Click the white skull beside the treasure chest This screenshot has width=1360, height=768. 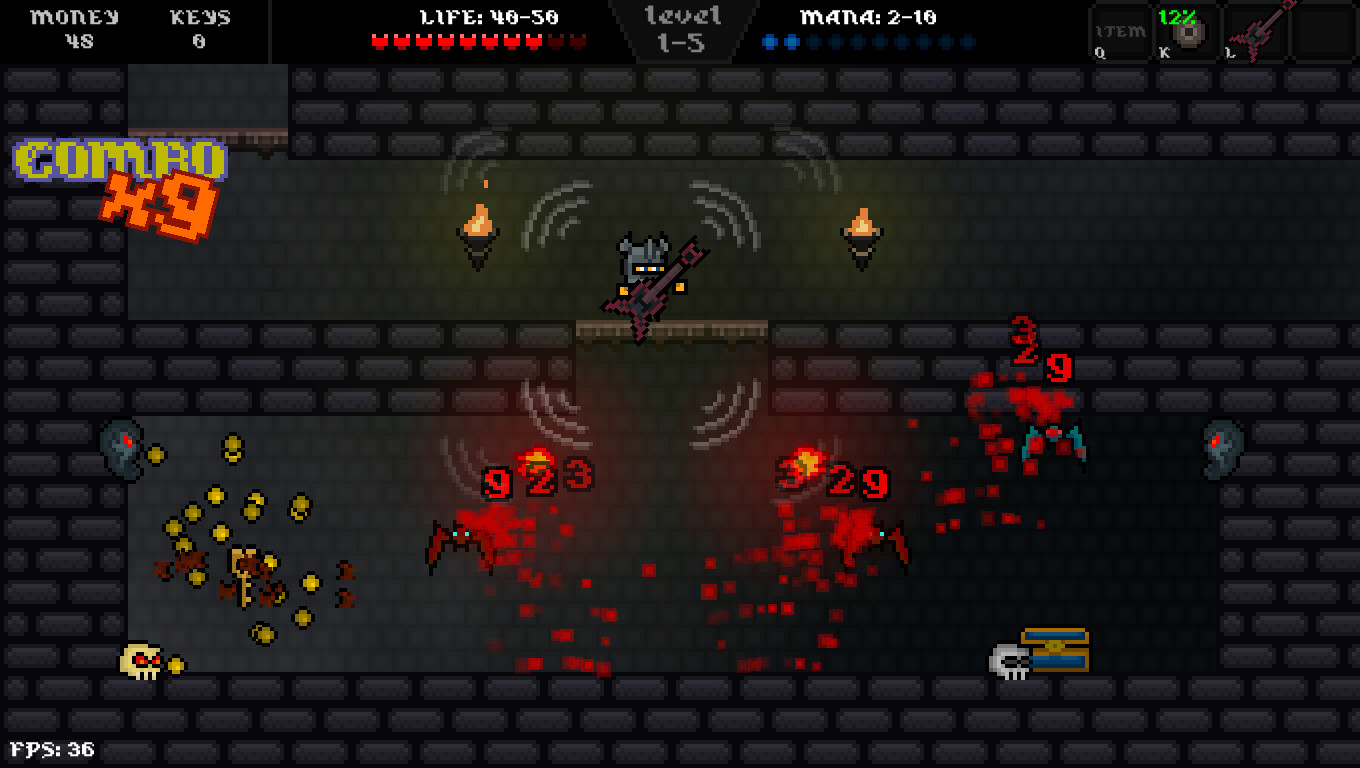[1010, 662]
